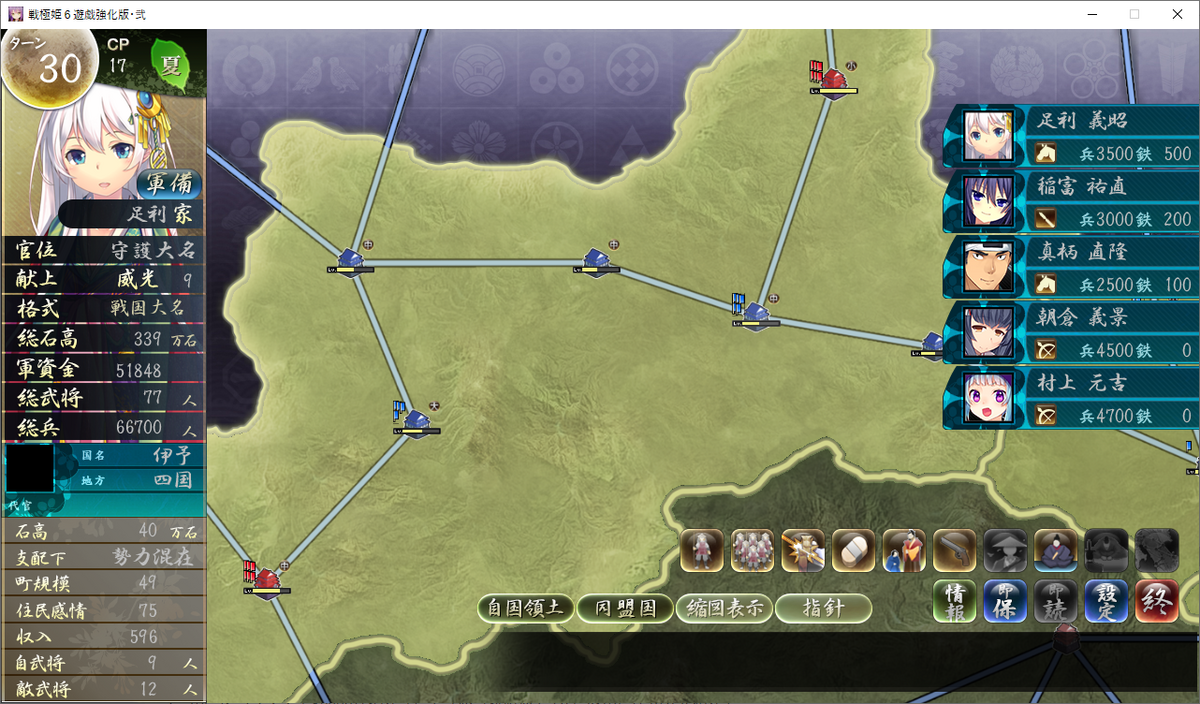Quick save with the blue 即保 button
Screen dimensions: 1200x704
(1005, 602)
